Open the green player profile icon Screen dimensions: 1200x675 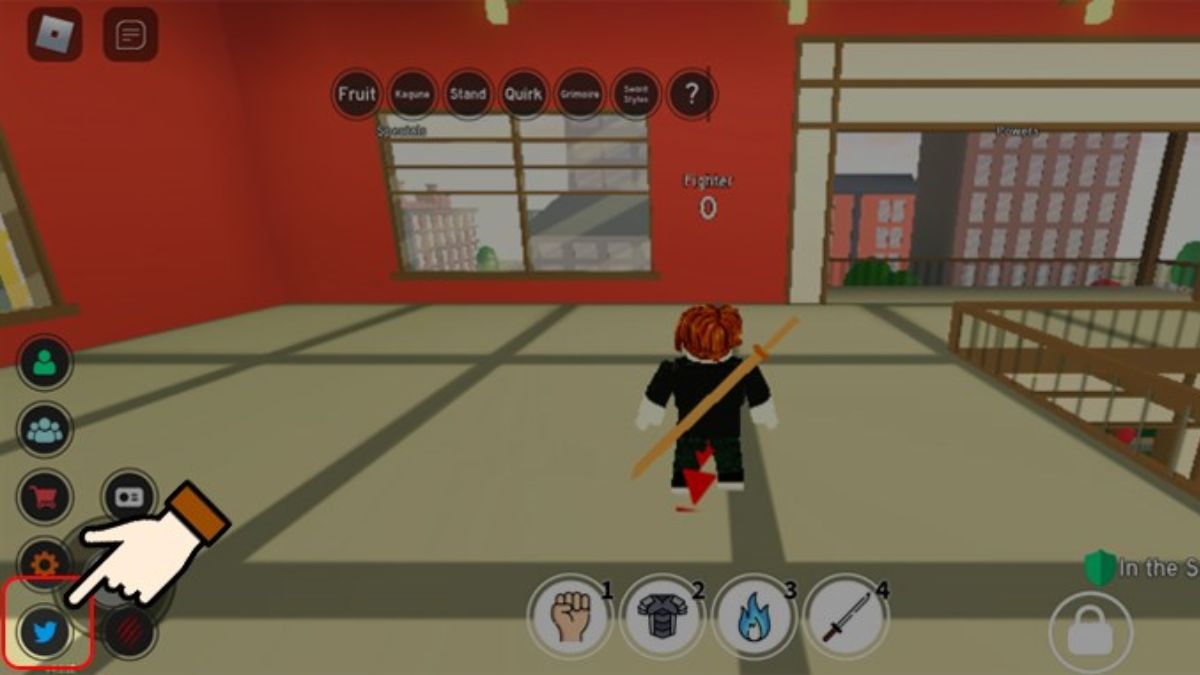(x=45, y=363)
